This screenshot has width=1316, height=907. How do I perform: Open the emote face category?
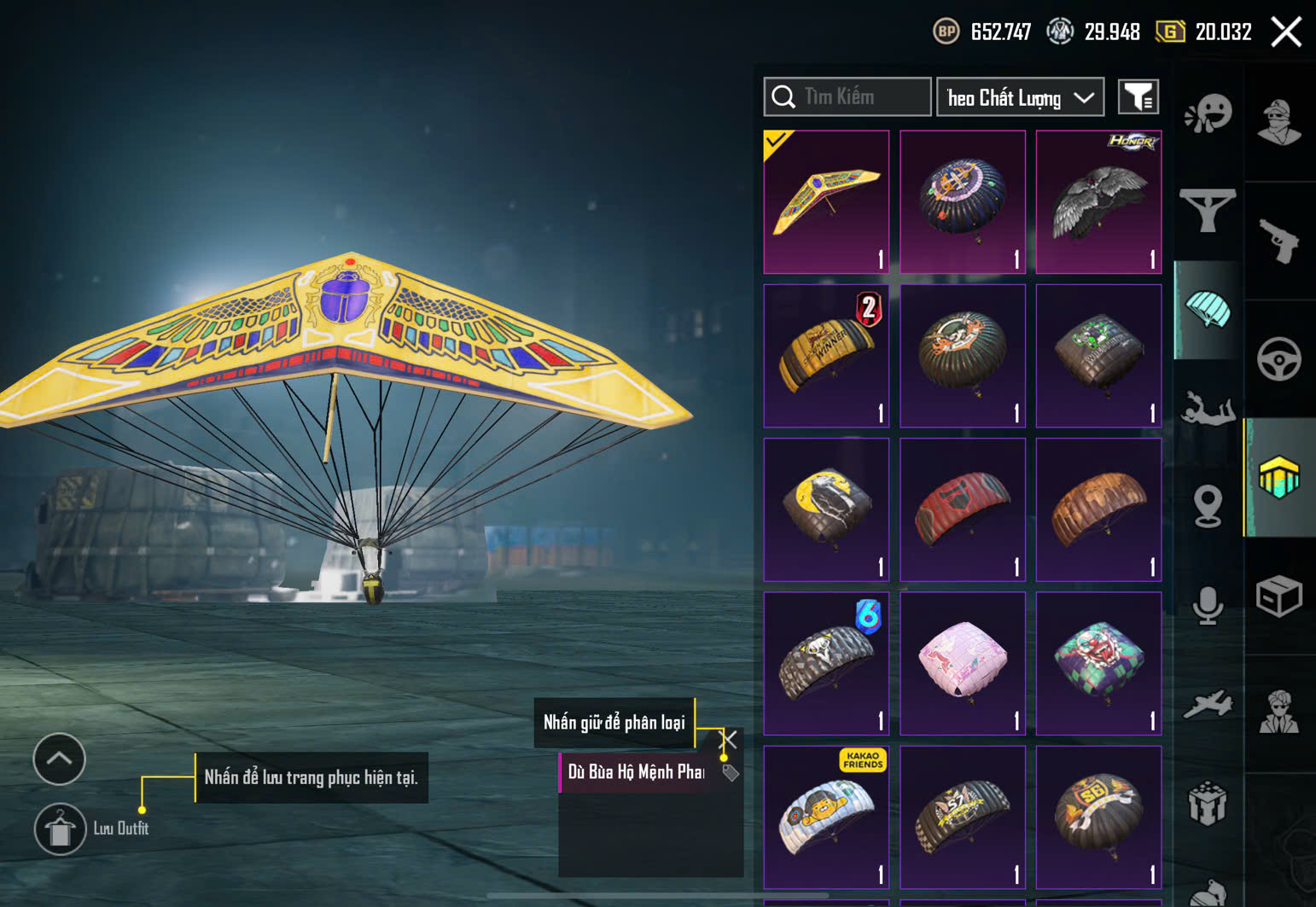click(1208, 113)
